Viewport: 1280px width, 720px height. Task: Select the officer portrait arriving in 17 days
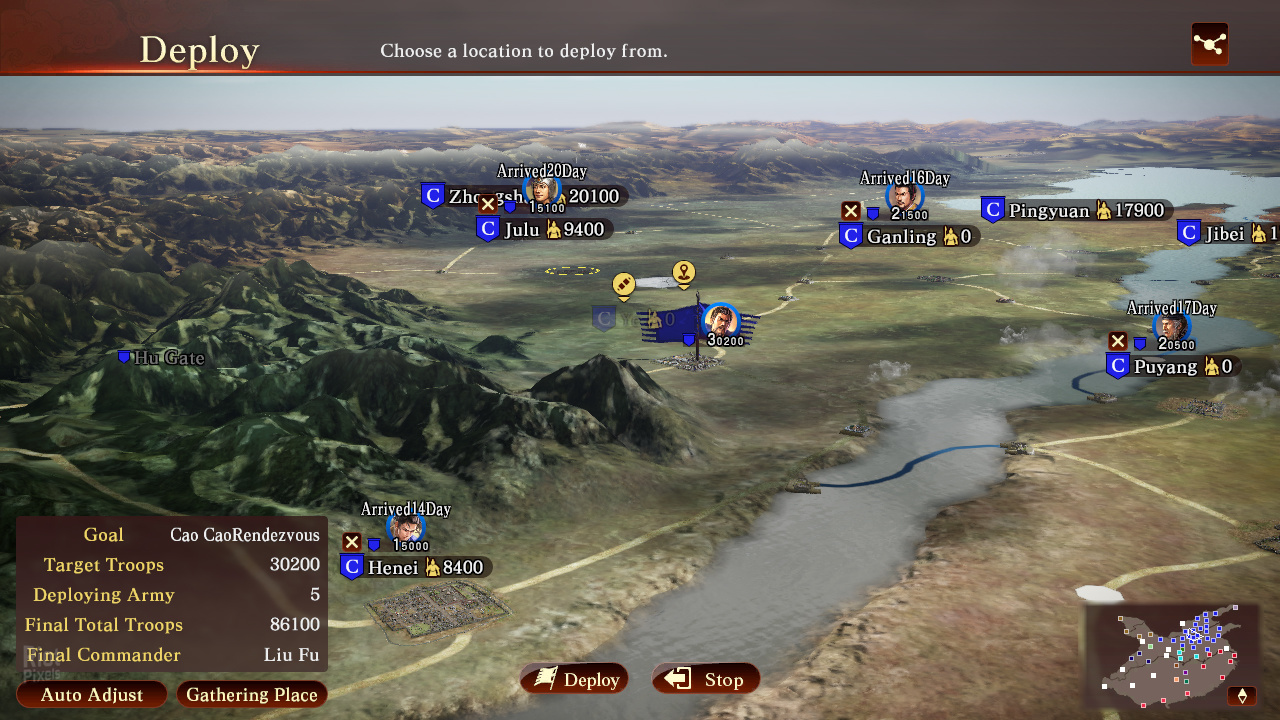[1171, 326]
